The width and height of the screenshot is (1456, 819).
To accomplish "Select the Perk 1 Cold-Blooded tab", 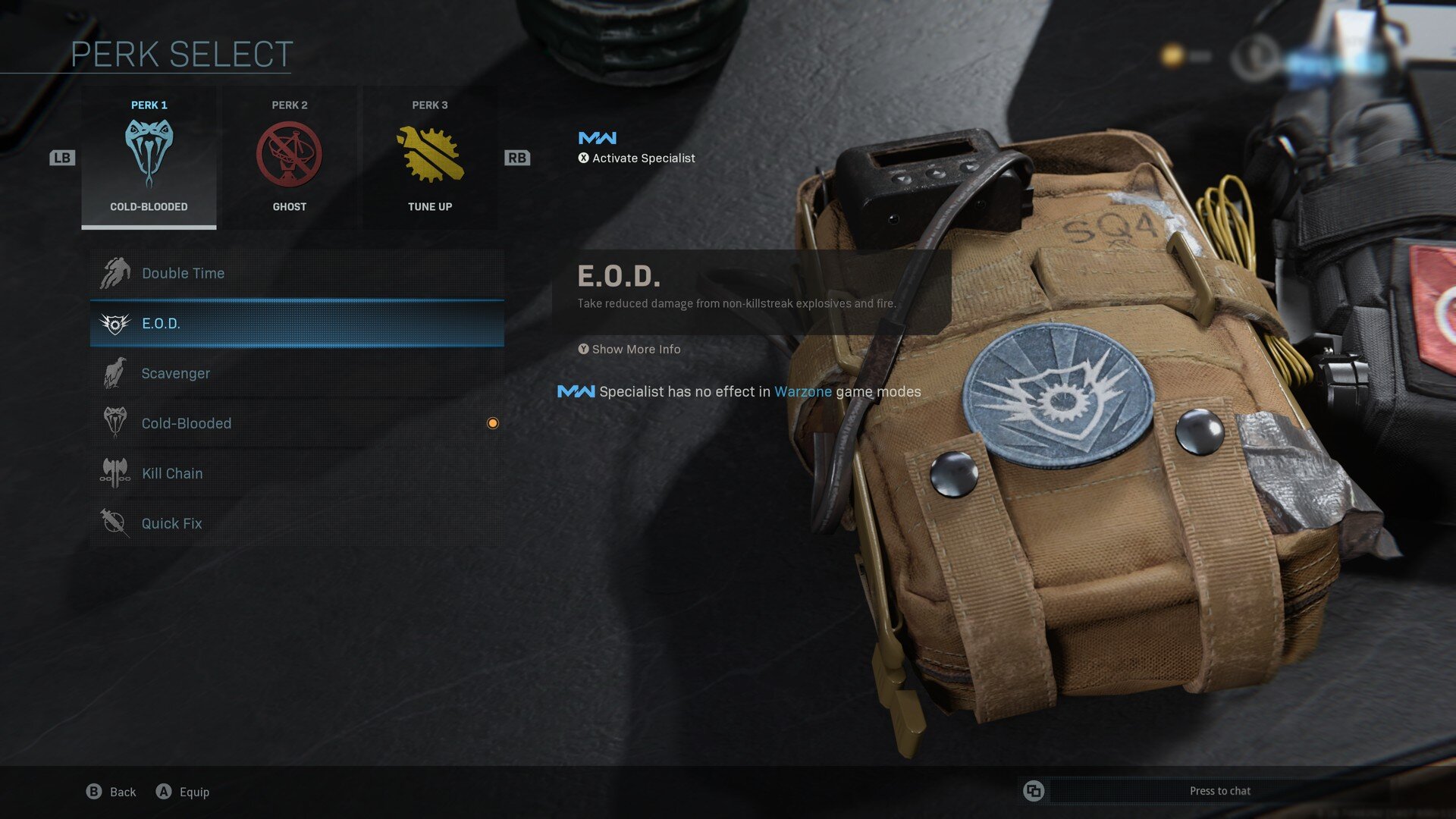I will [149, 157].
